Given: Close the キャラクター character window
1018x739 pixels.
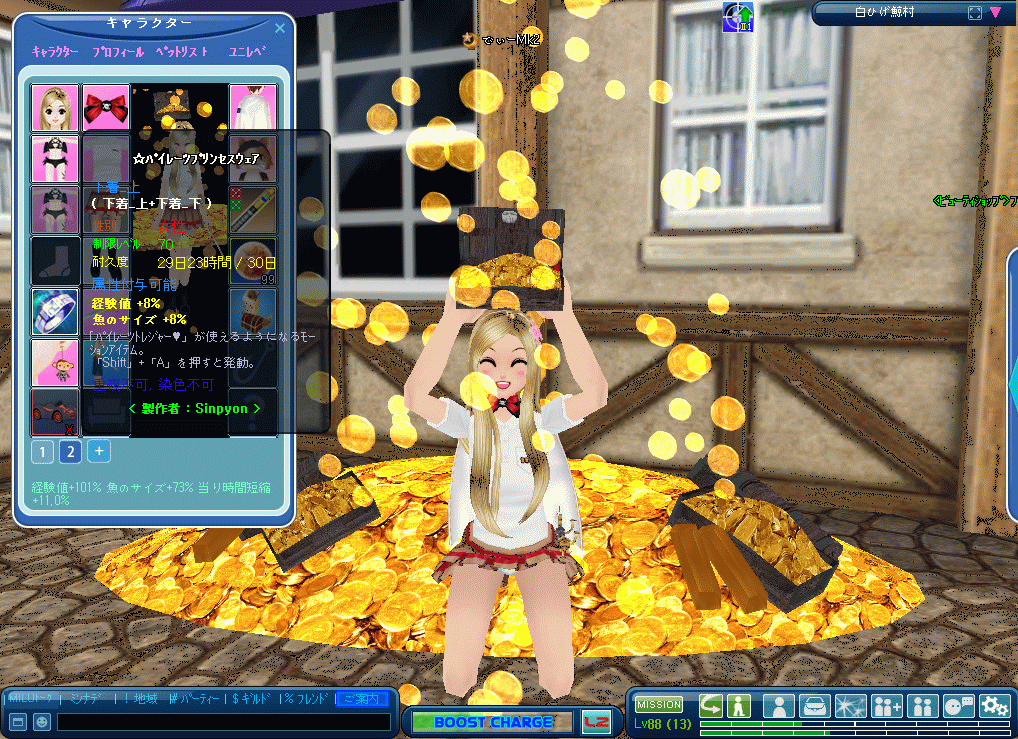Looking at the screenshot, I should pos(279,28).
